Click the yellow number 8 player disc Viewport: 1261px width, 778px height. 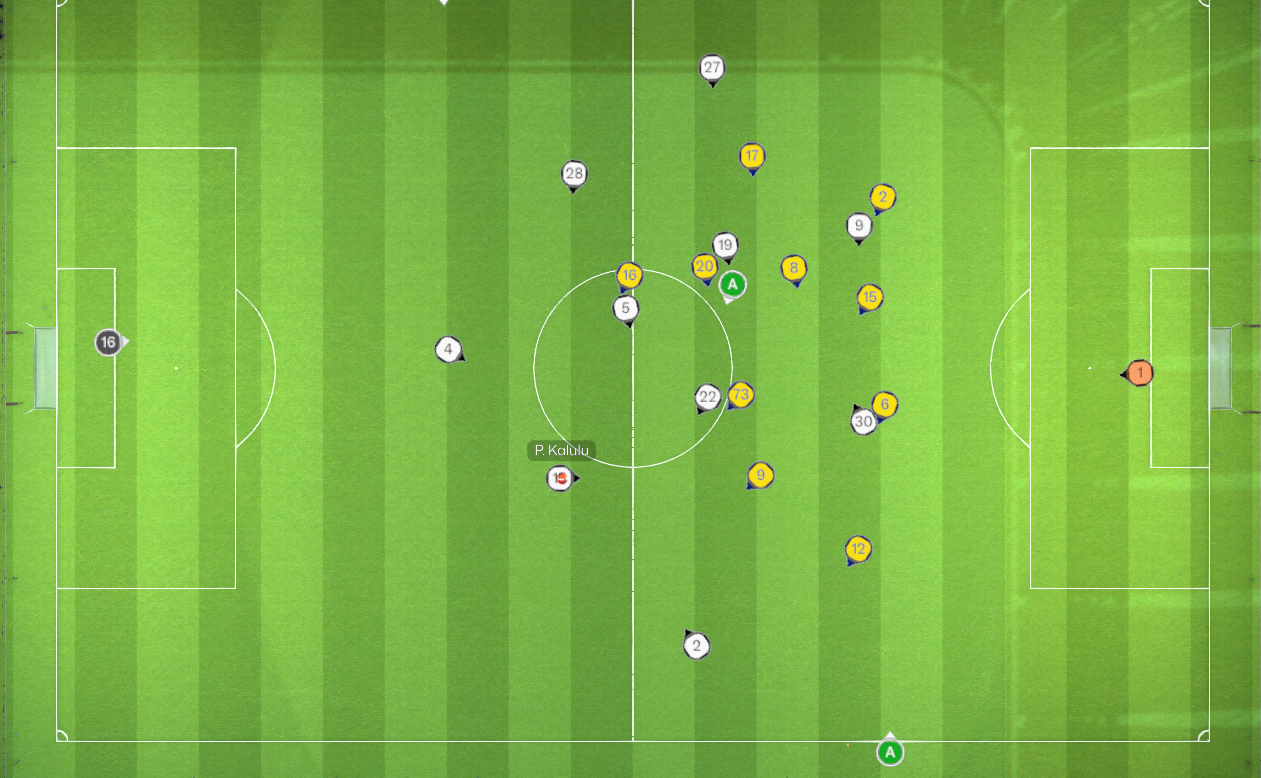coord(794,268)
